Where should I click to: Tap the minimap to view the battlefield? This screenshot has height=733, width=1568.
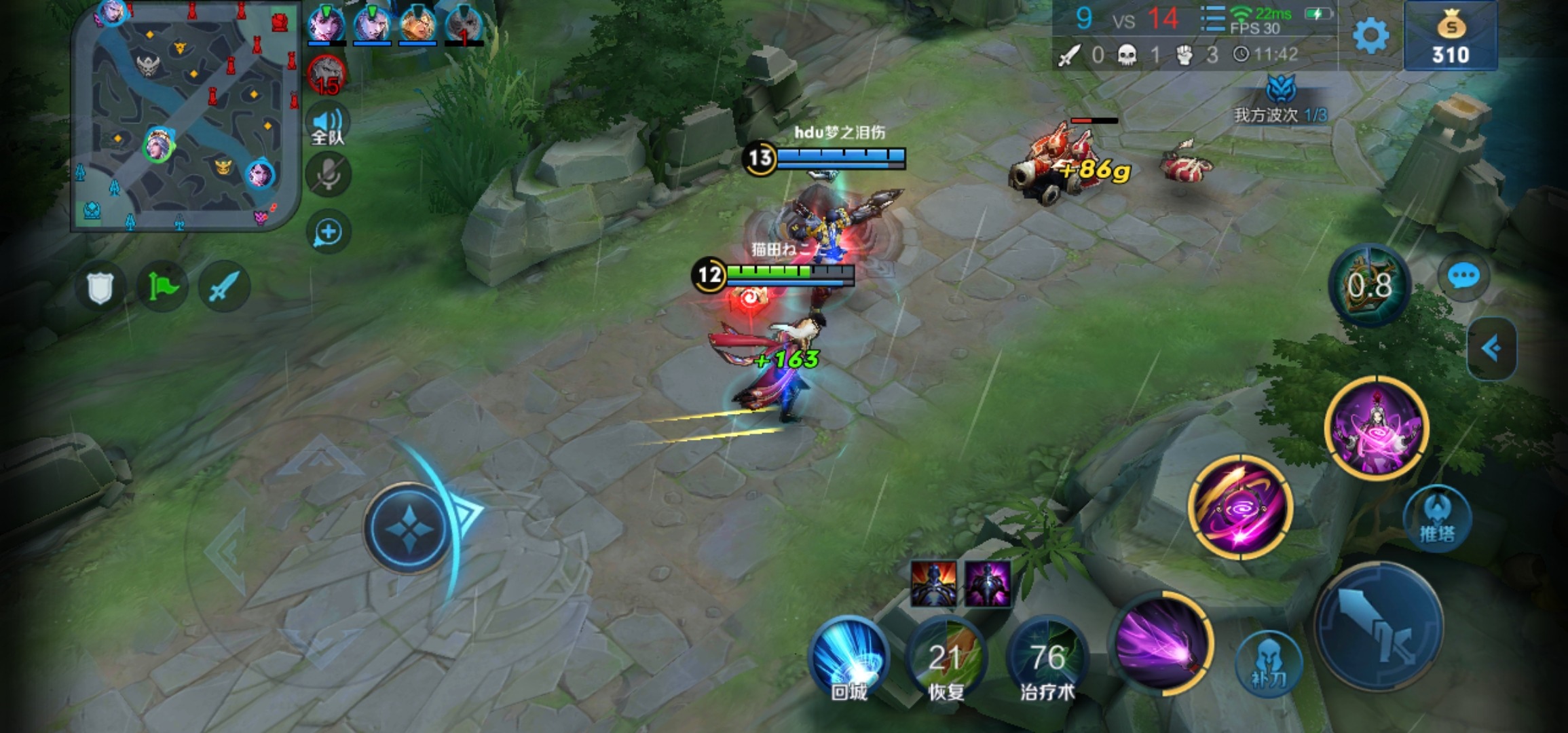pos(185,117)
